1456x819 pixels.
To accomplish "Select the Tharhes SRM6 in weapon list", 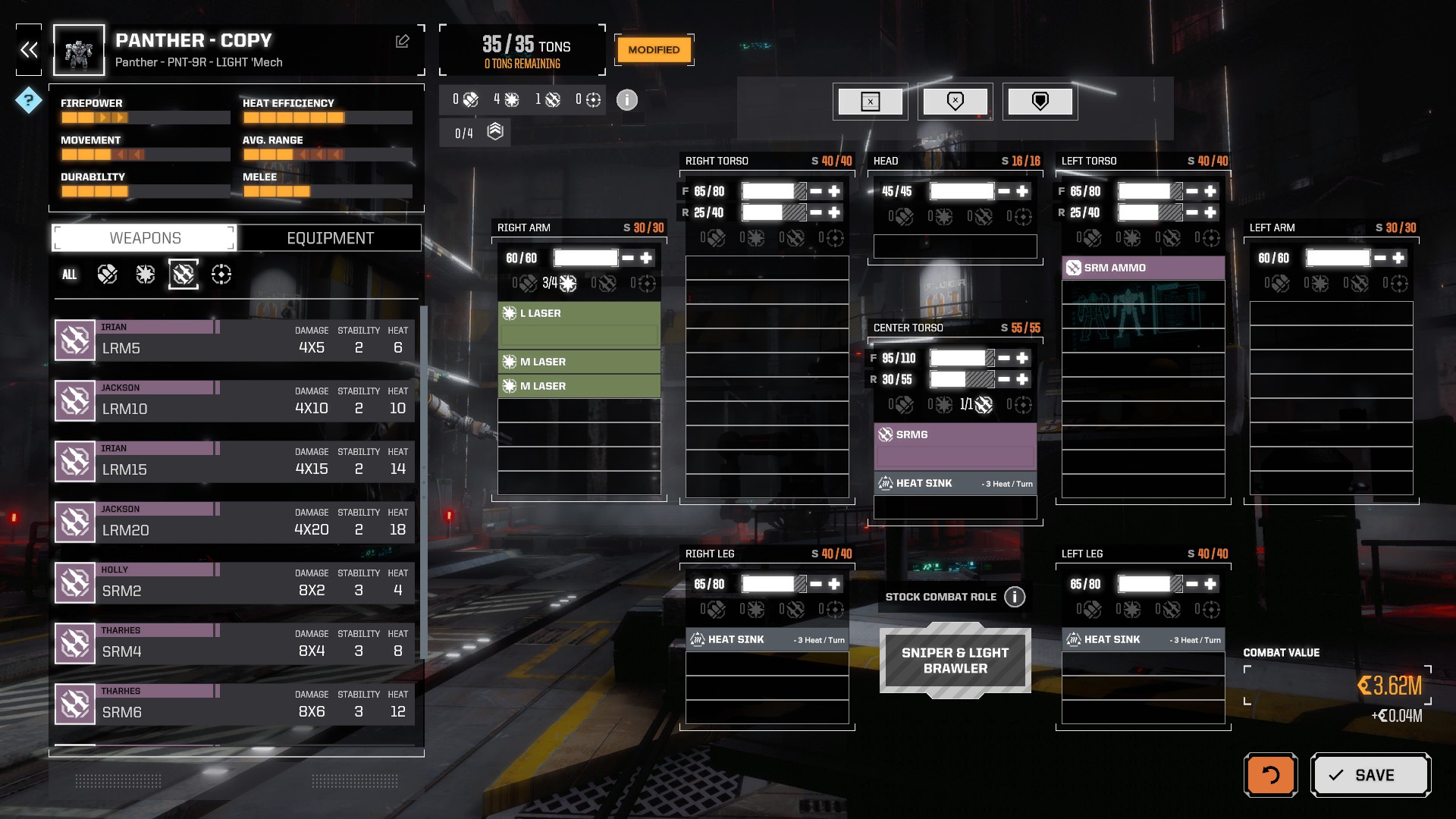I will 235,704.
